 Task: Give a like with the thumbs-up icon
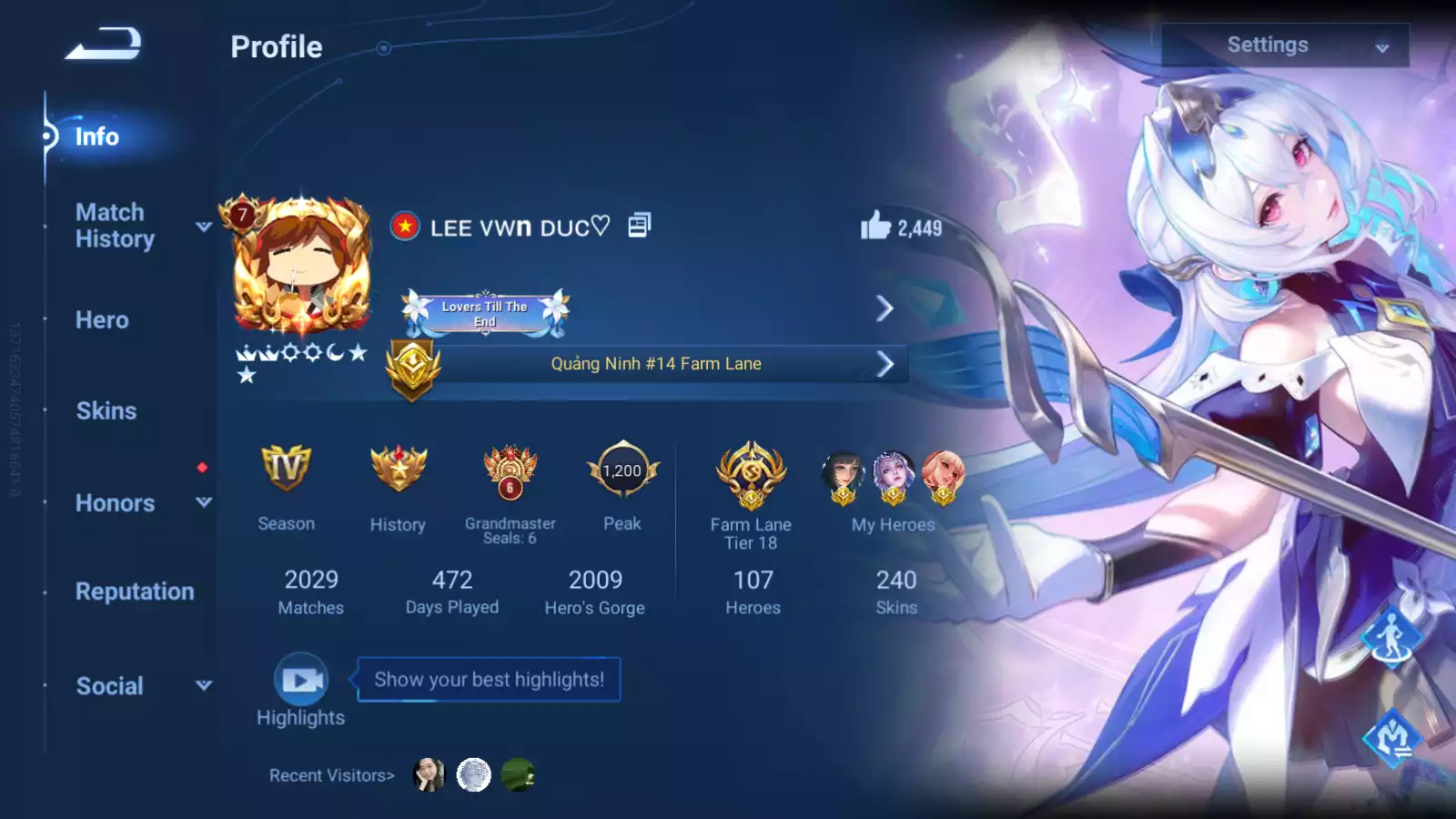click(x=875, y=226)
